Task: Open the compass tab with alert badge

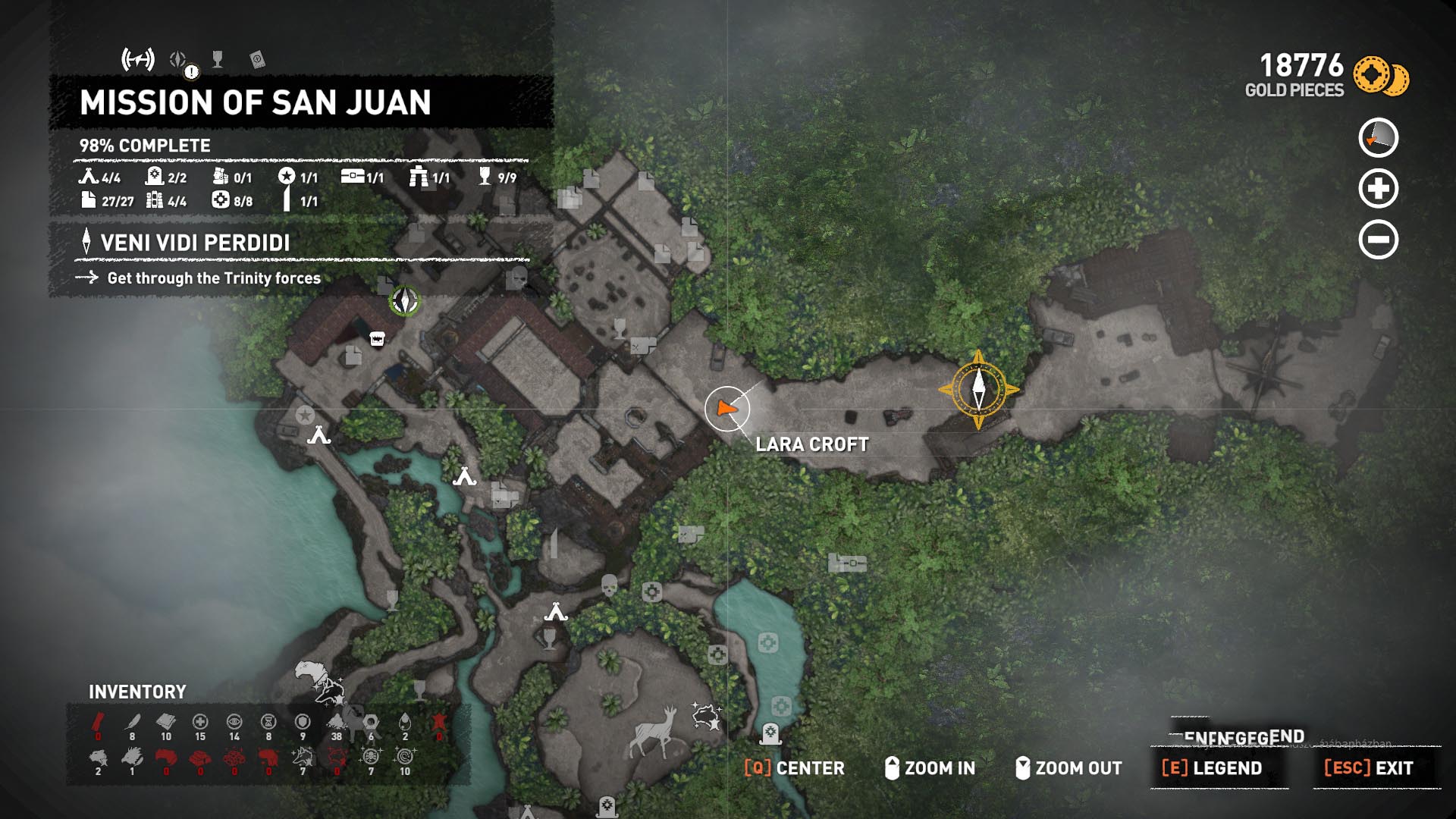Action: (179, 60)
